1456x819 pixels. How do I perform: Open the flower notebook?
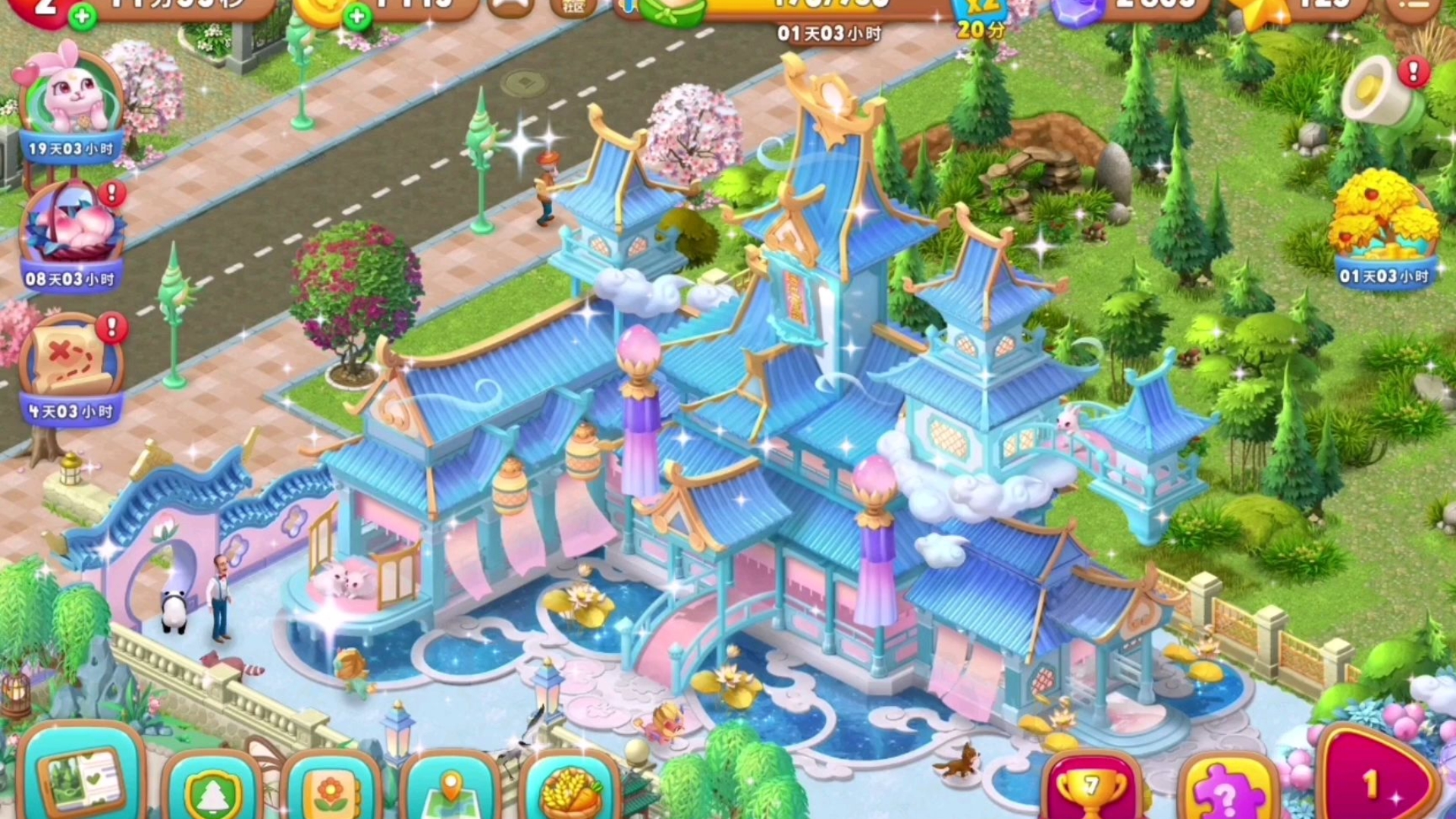click(x=331, y=789)
